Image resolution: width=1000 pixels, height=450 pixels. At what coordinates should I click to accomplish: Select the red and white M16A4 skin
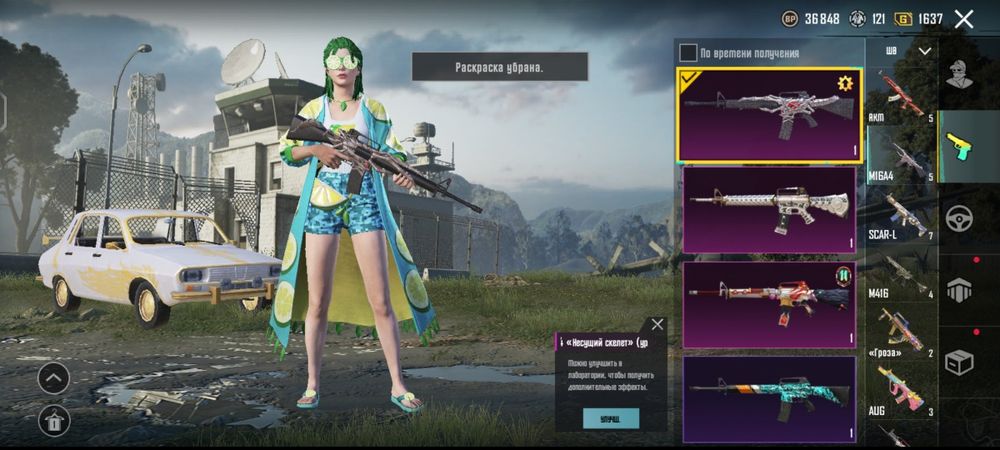[x=767, y=304]
